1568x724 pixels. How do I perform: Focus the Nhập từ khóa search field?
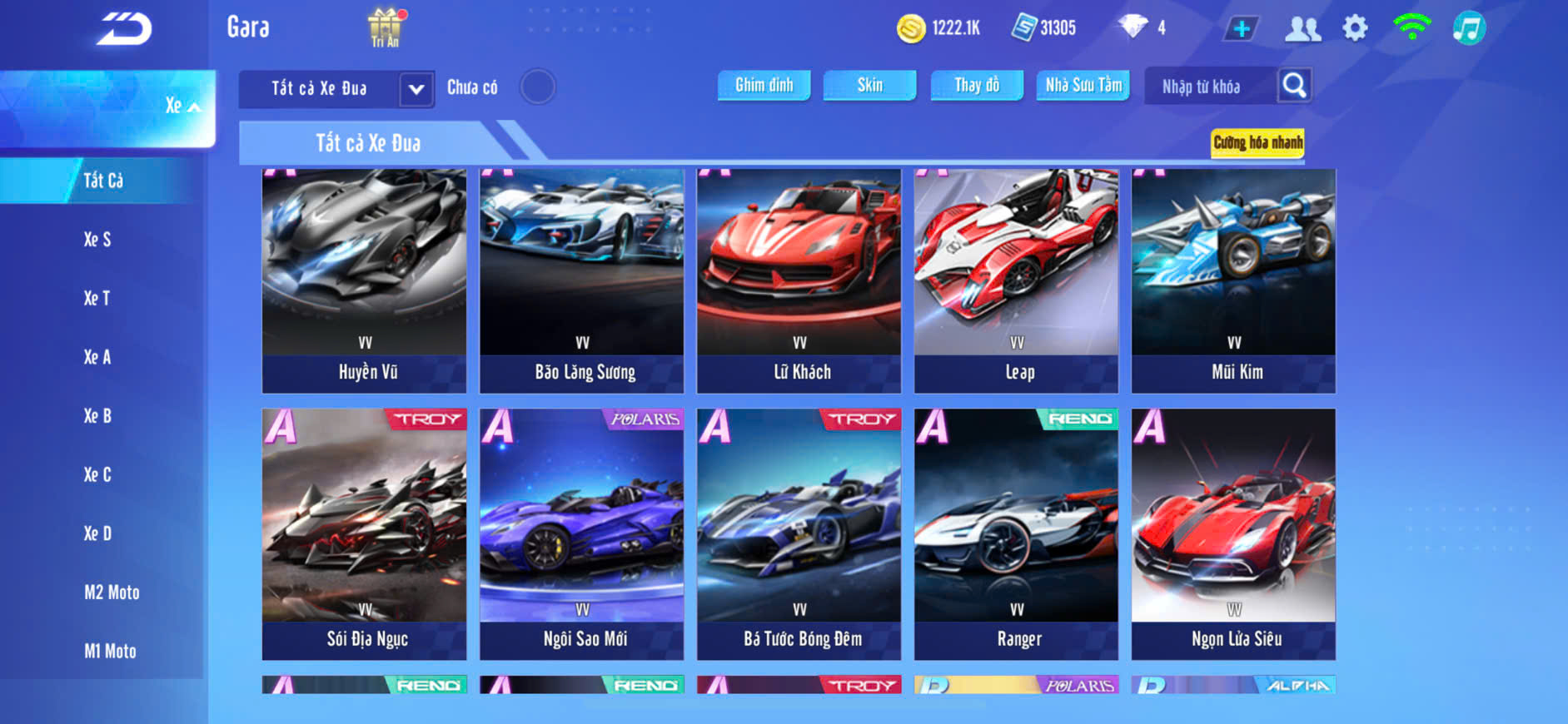[1206, 87]
